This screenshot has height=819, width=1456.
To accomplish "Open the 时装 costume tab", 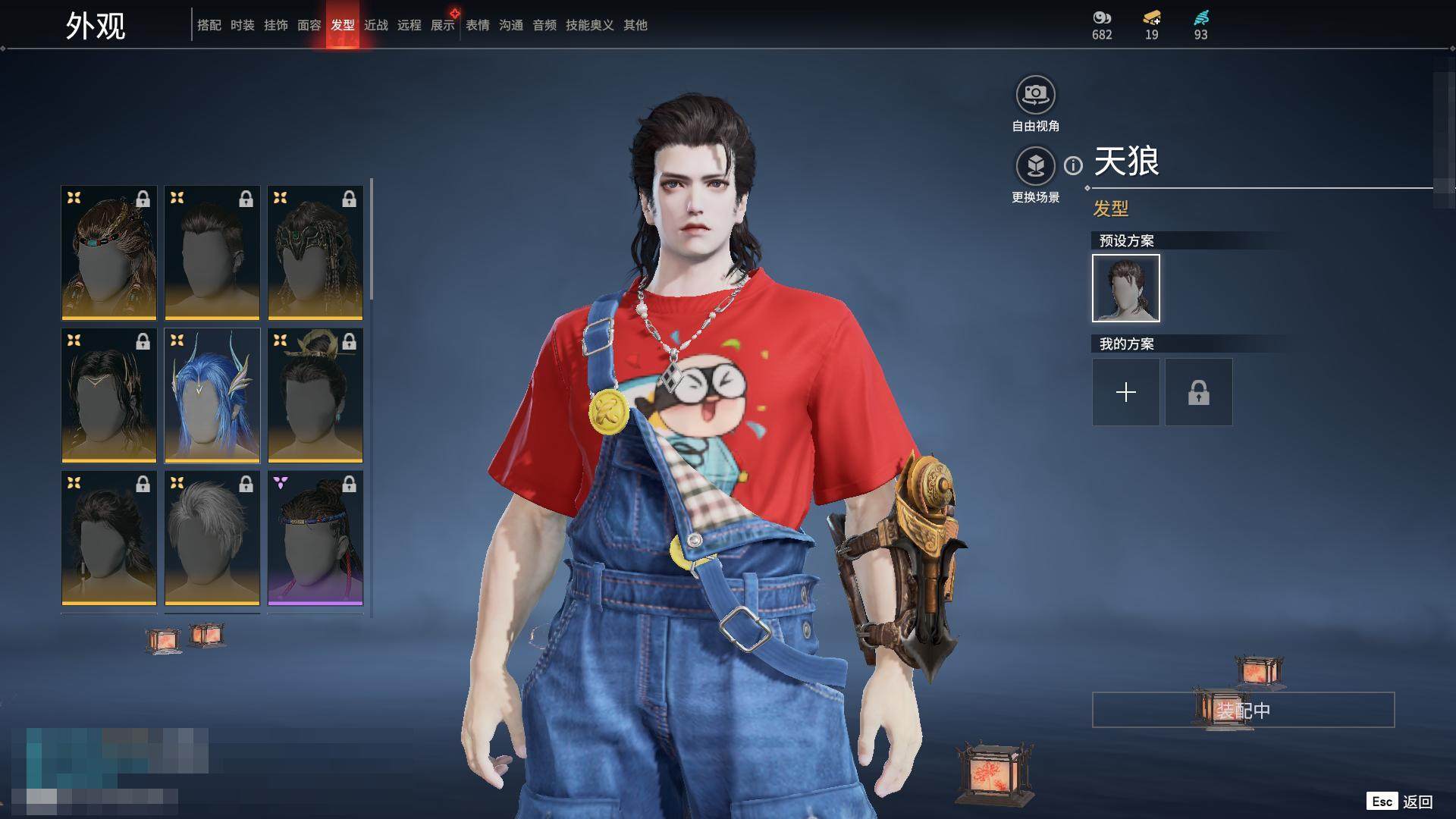I will pos(242,25).
